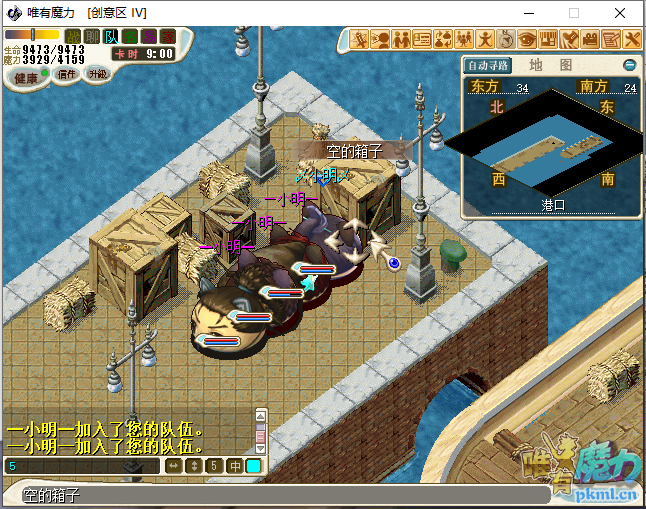Open the eye icon in top toolbar
646x509 pixels.
(x=528, y=40)
